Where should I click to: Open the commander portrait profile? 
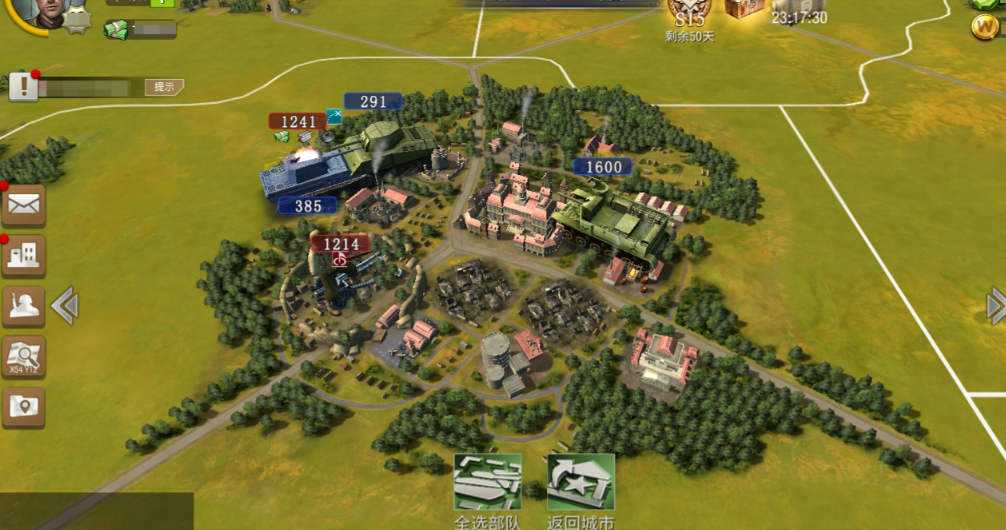click(x=40, y=10)
